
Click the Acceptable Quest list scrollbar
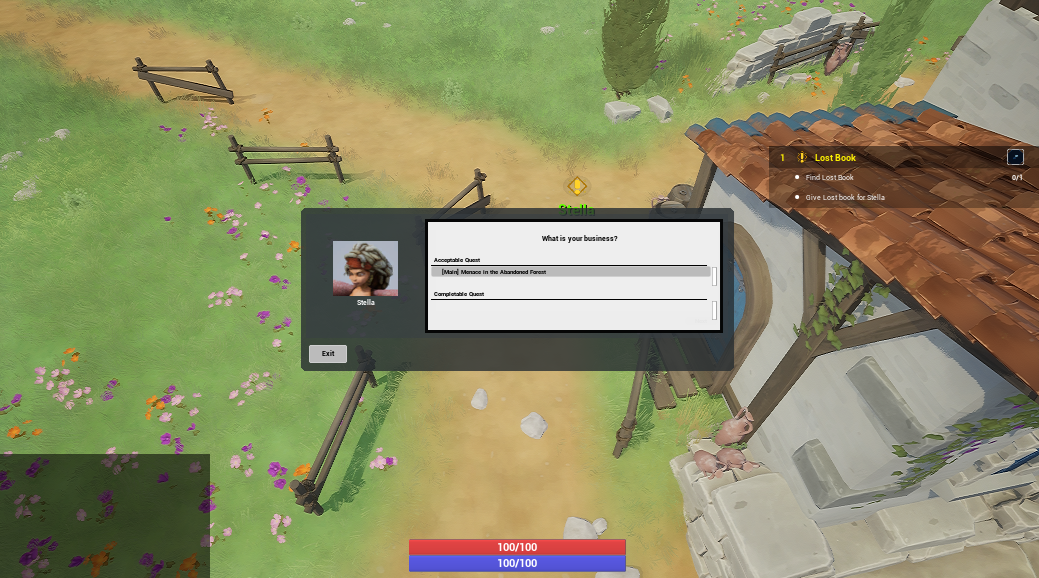coord(714,275)
